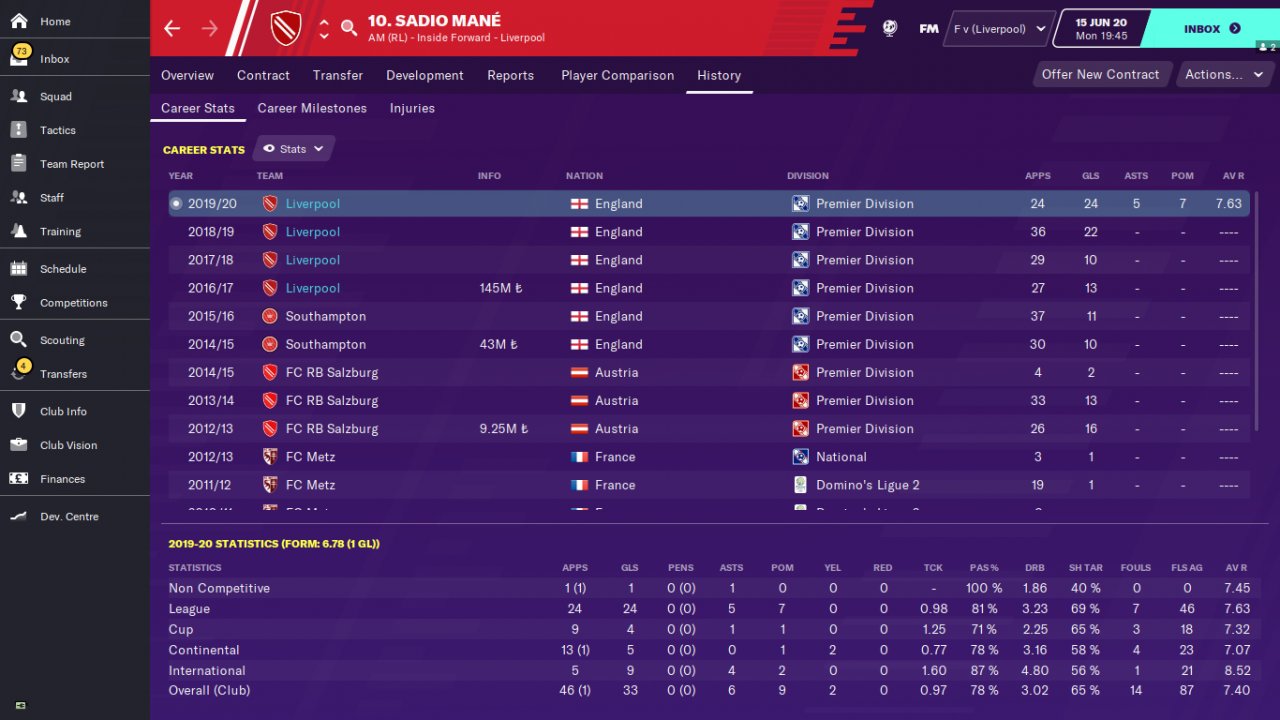Go to the Squad screen

[x=55, y=96]
